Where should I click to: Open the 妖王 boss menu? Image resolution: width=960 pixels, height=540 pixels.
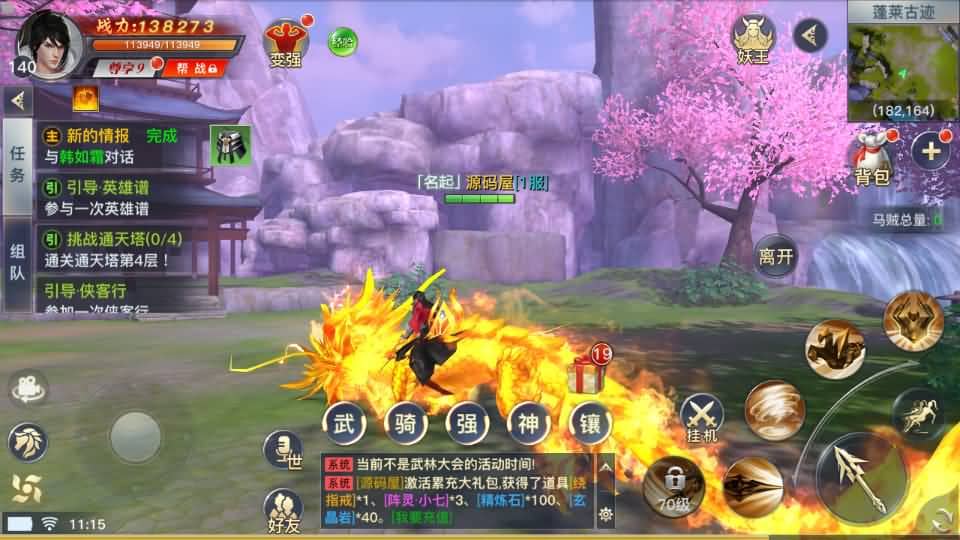tap(754, 39)
